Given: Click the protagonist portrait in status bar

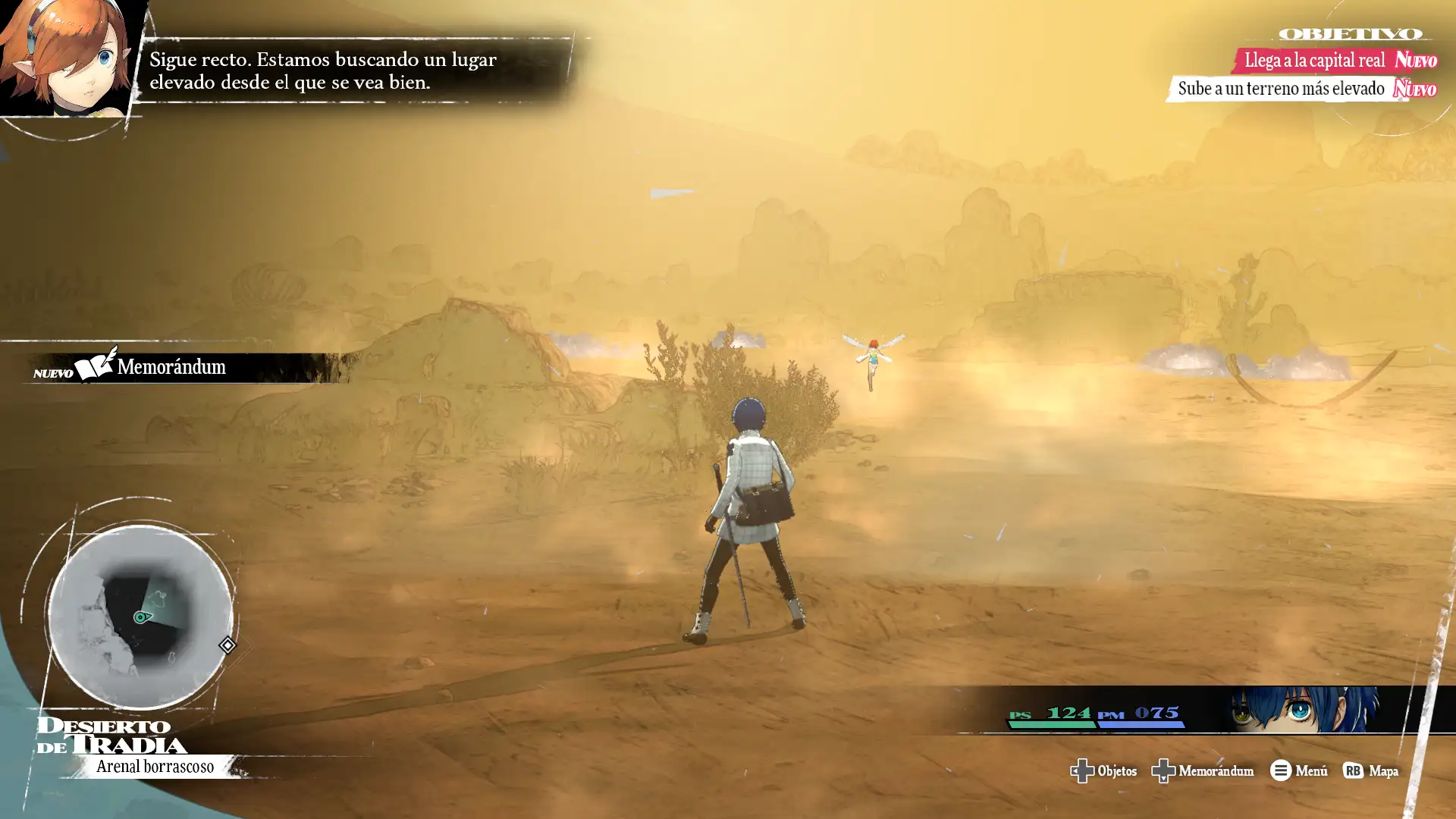Looking at the screenshot, I should [1303, 710].
